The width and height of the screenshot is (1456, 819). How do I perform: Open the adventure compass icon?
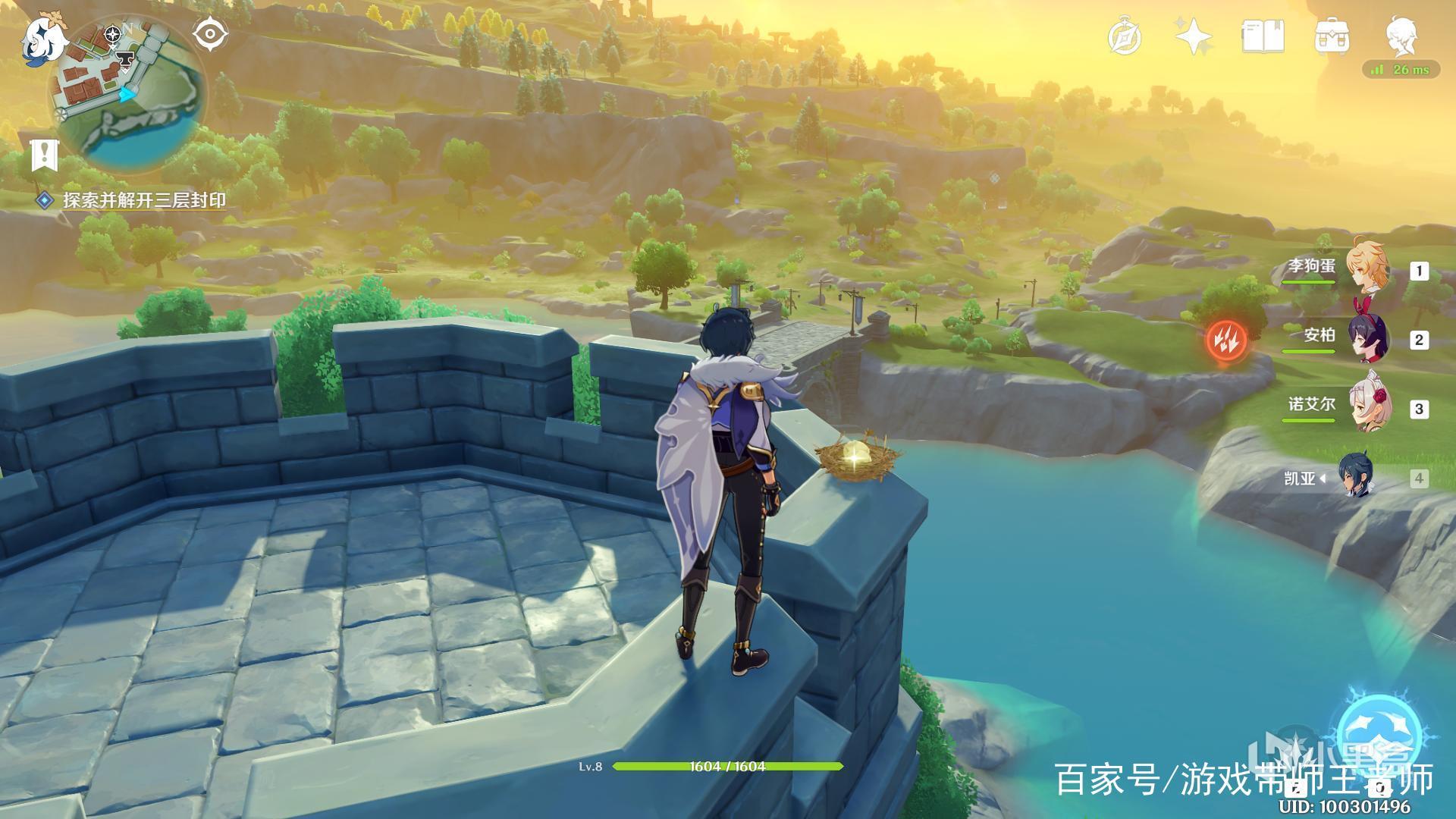(1124, 37)
